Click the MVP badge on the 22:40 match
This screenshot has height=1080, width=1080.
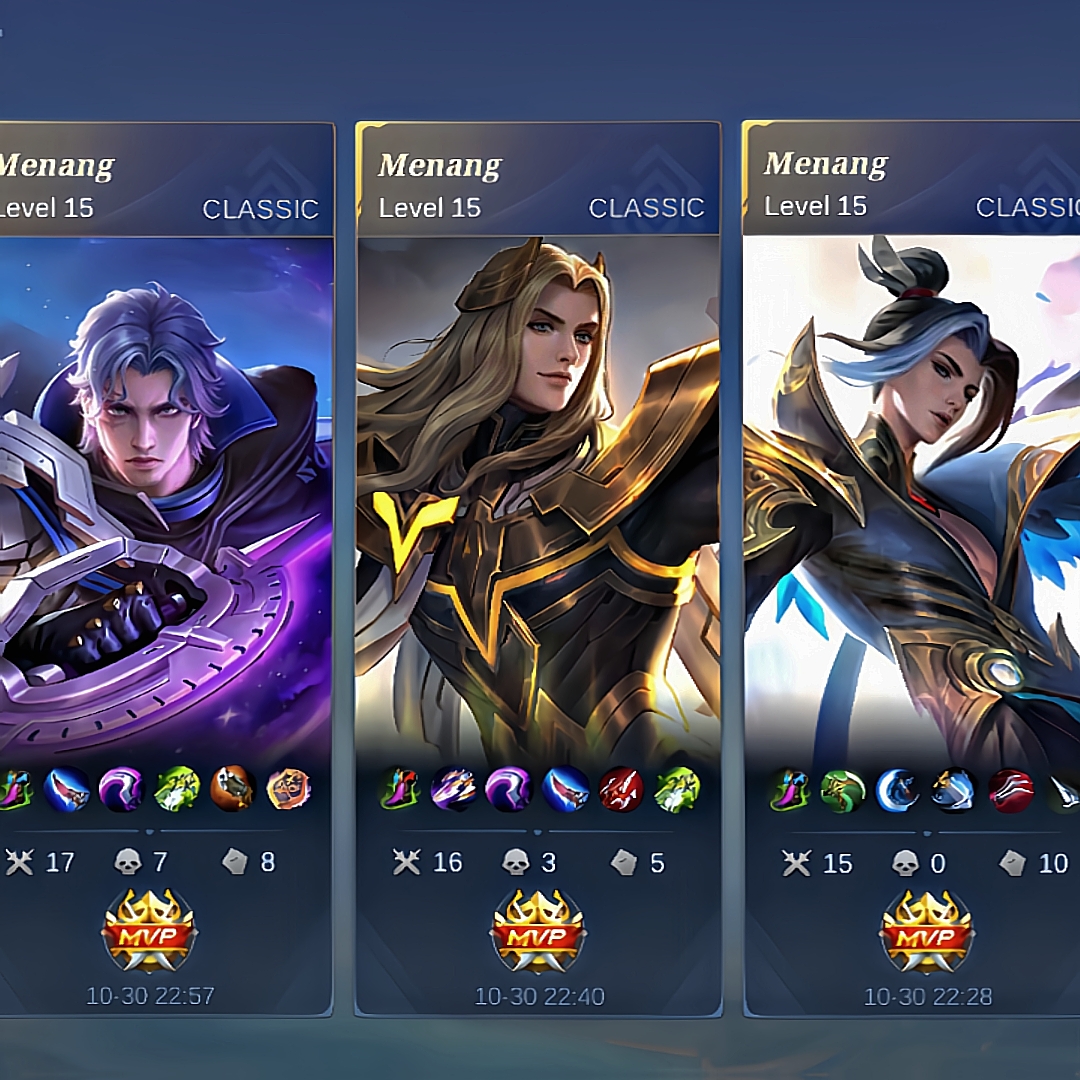[539, 932]
